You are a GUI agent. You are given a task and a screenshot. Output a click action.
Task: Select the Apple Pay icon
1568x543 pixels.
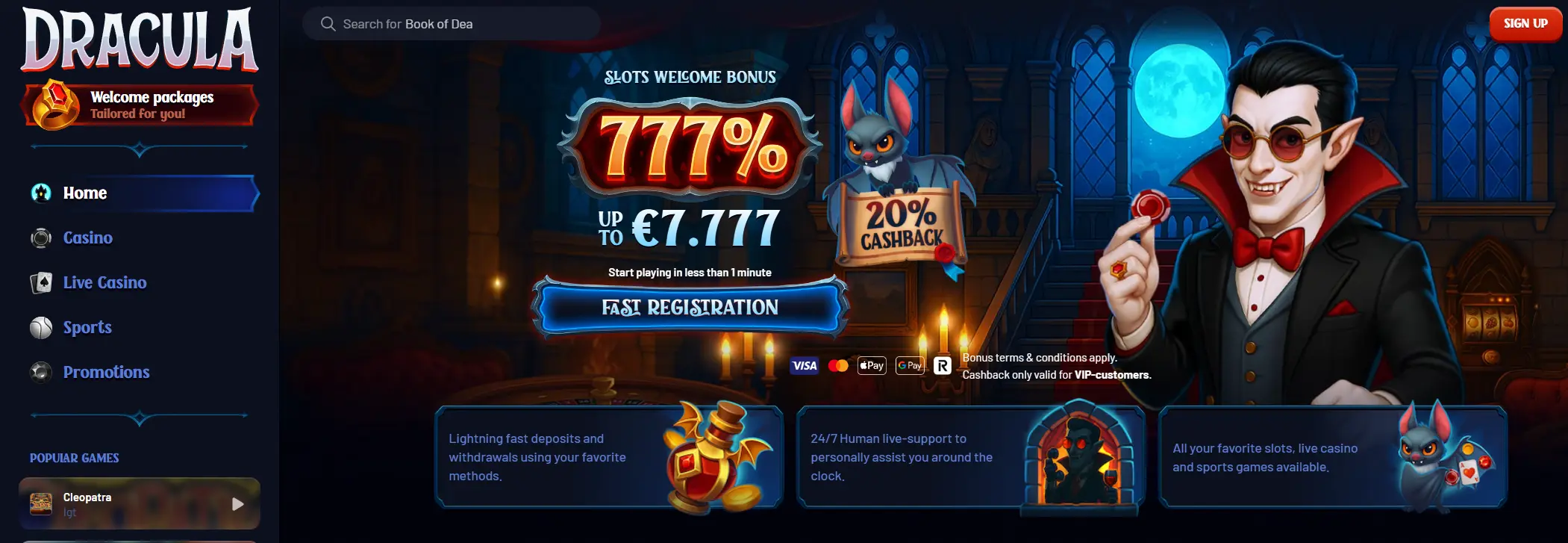click(871, 365)
